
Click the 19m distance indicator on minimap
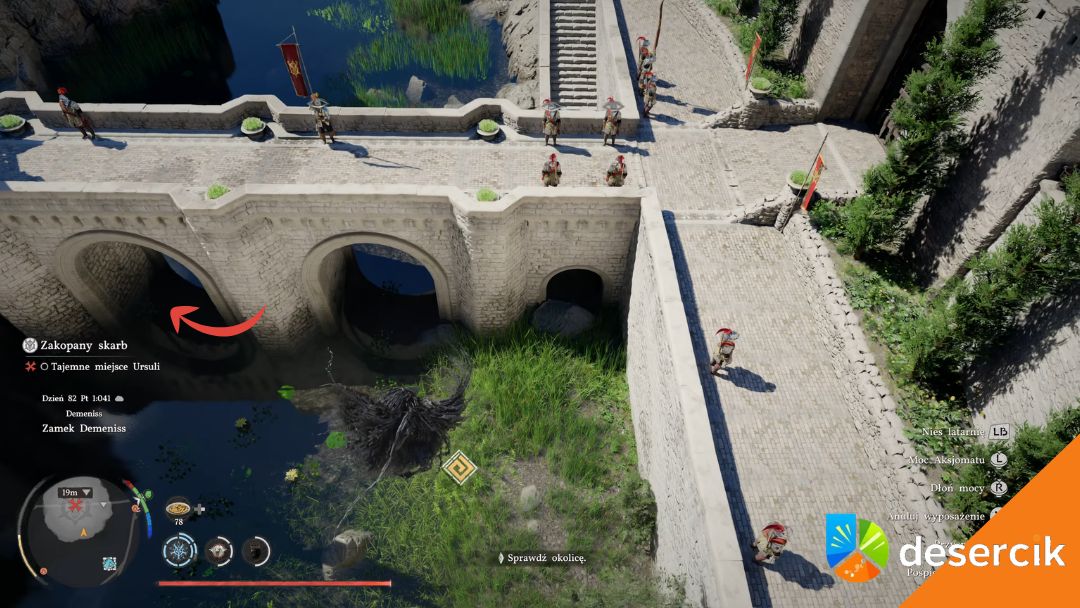(x=75, y=492)
